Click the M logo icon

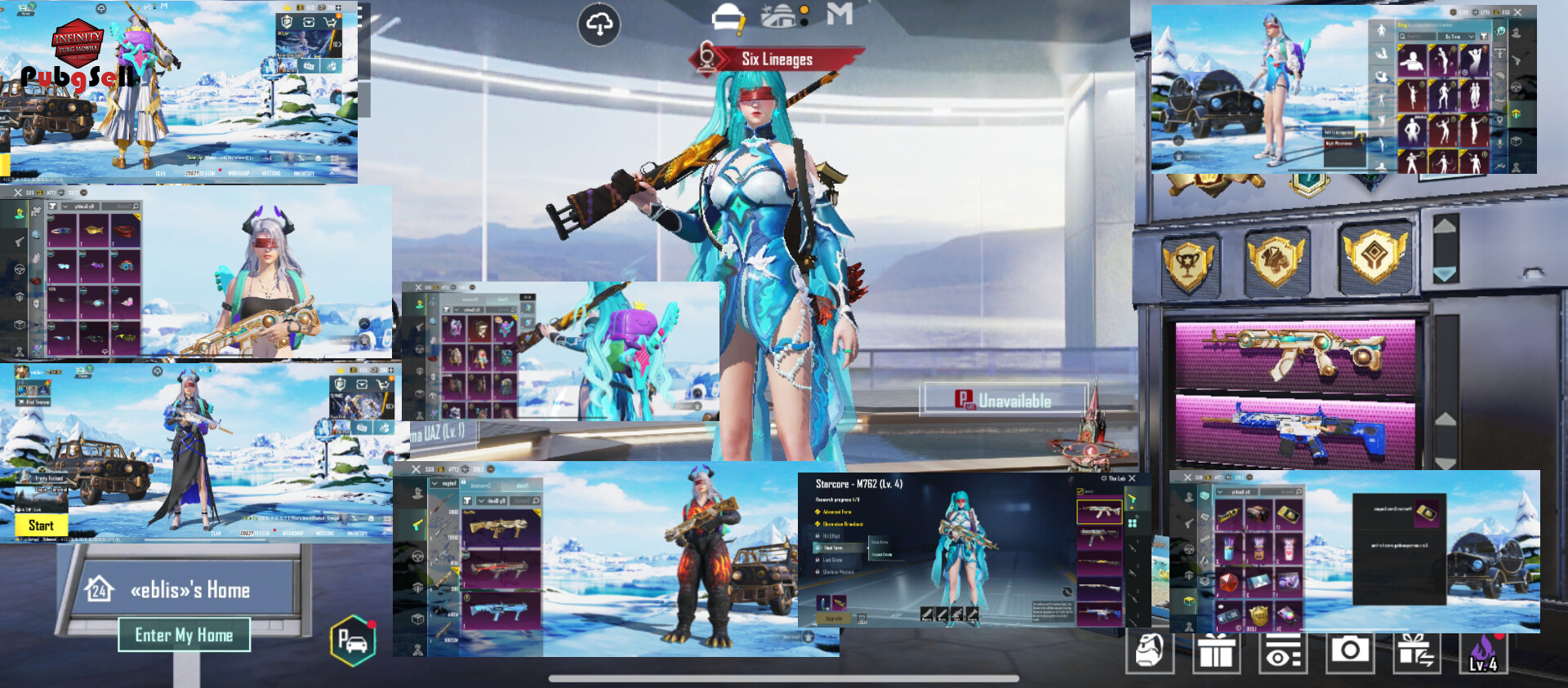click(x=840, y=14)
